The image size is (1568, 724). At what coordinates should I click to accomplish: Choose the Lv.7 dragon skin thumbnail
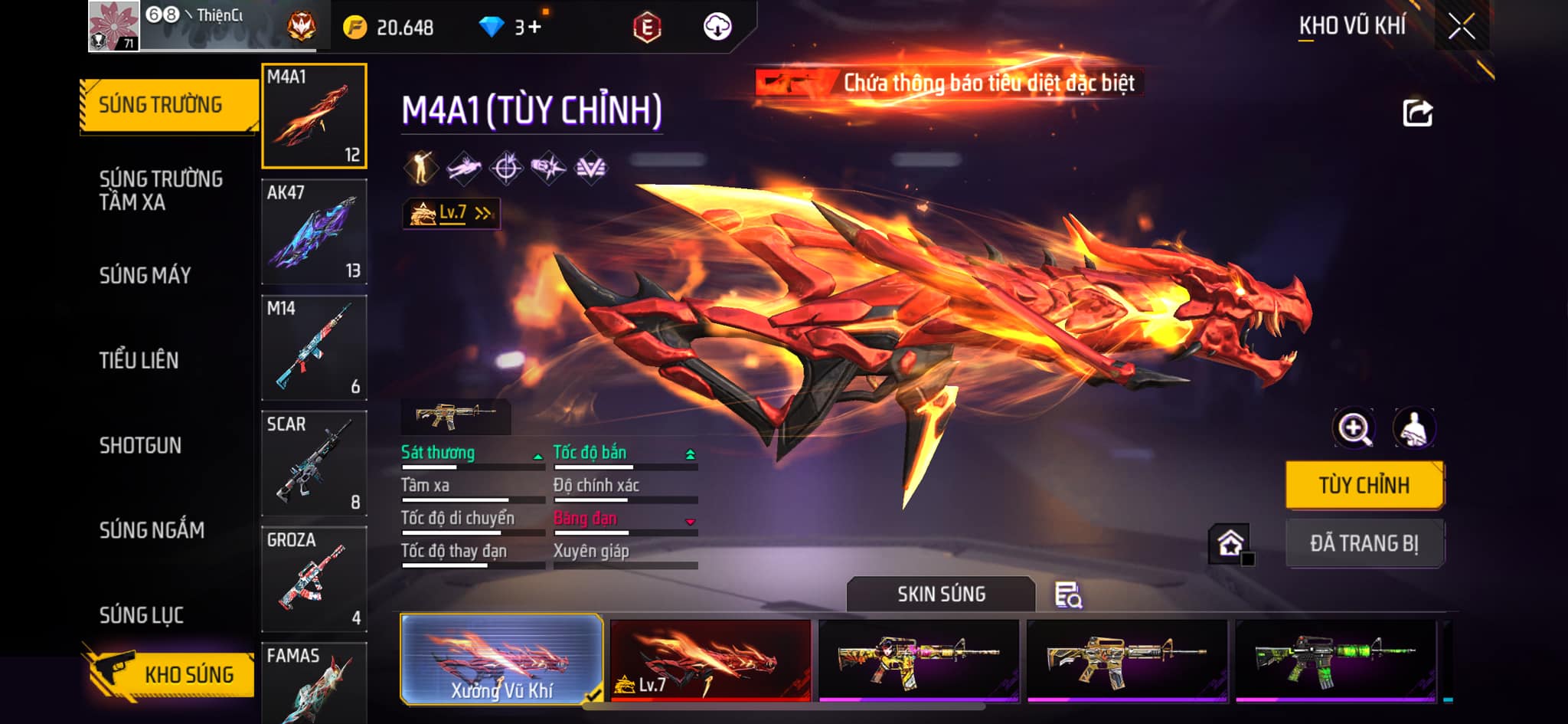(710, 660)
